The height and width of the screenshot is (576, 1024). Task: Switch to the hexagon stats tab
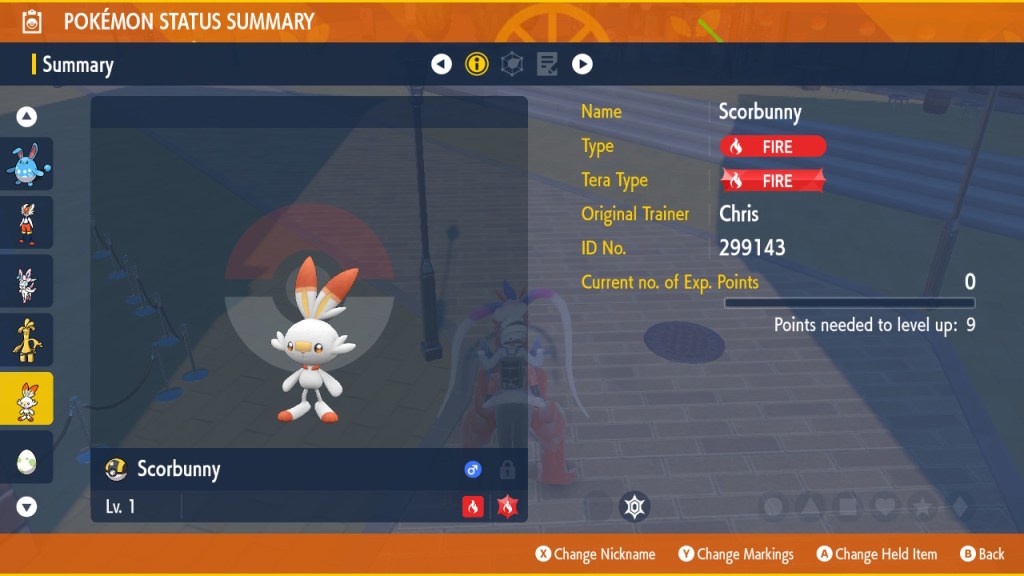[x=512, y=65]
